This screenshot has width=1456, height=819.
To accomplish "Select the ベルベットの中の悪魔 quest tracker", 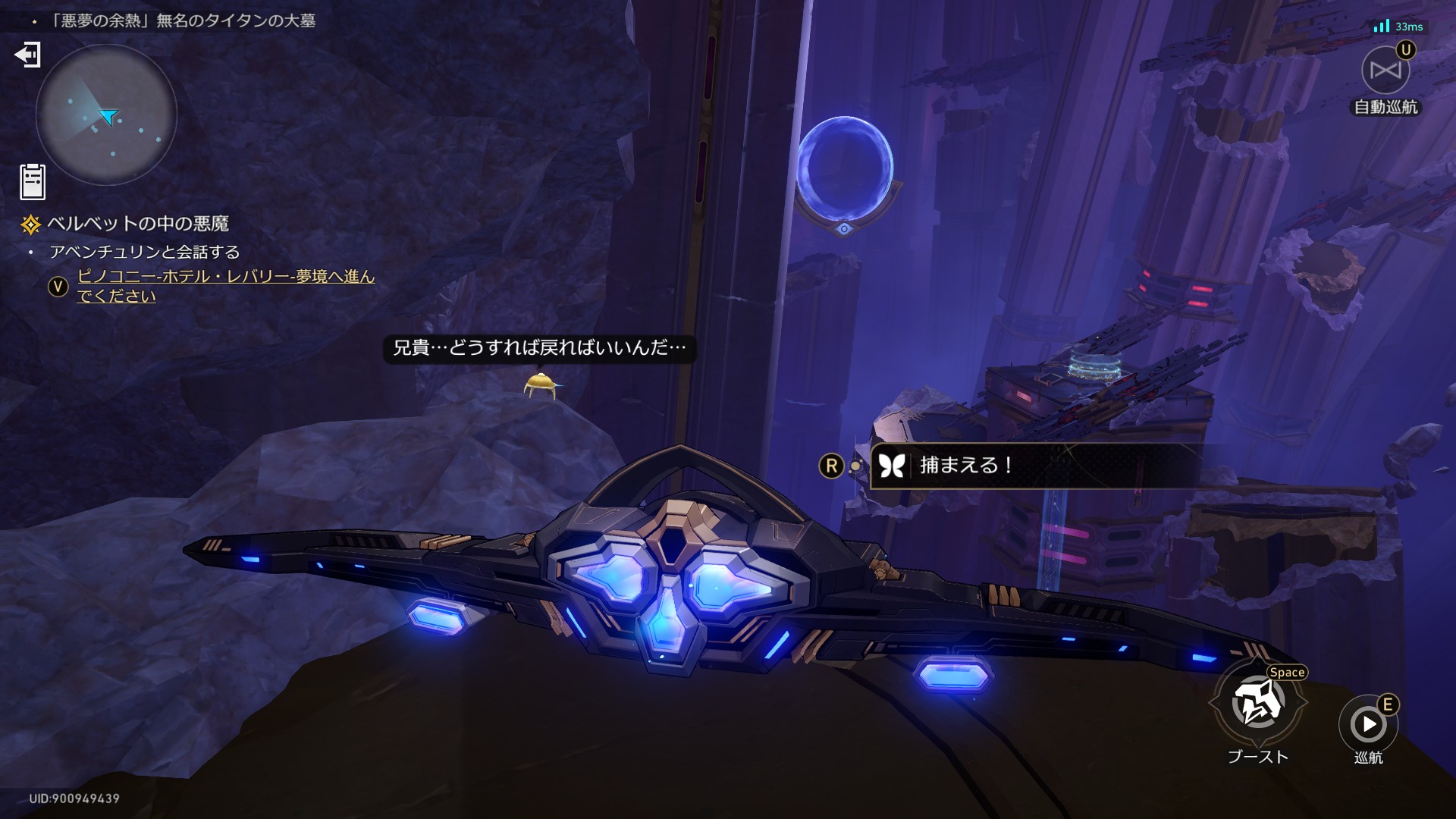I will pos(137,224).
